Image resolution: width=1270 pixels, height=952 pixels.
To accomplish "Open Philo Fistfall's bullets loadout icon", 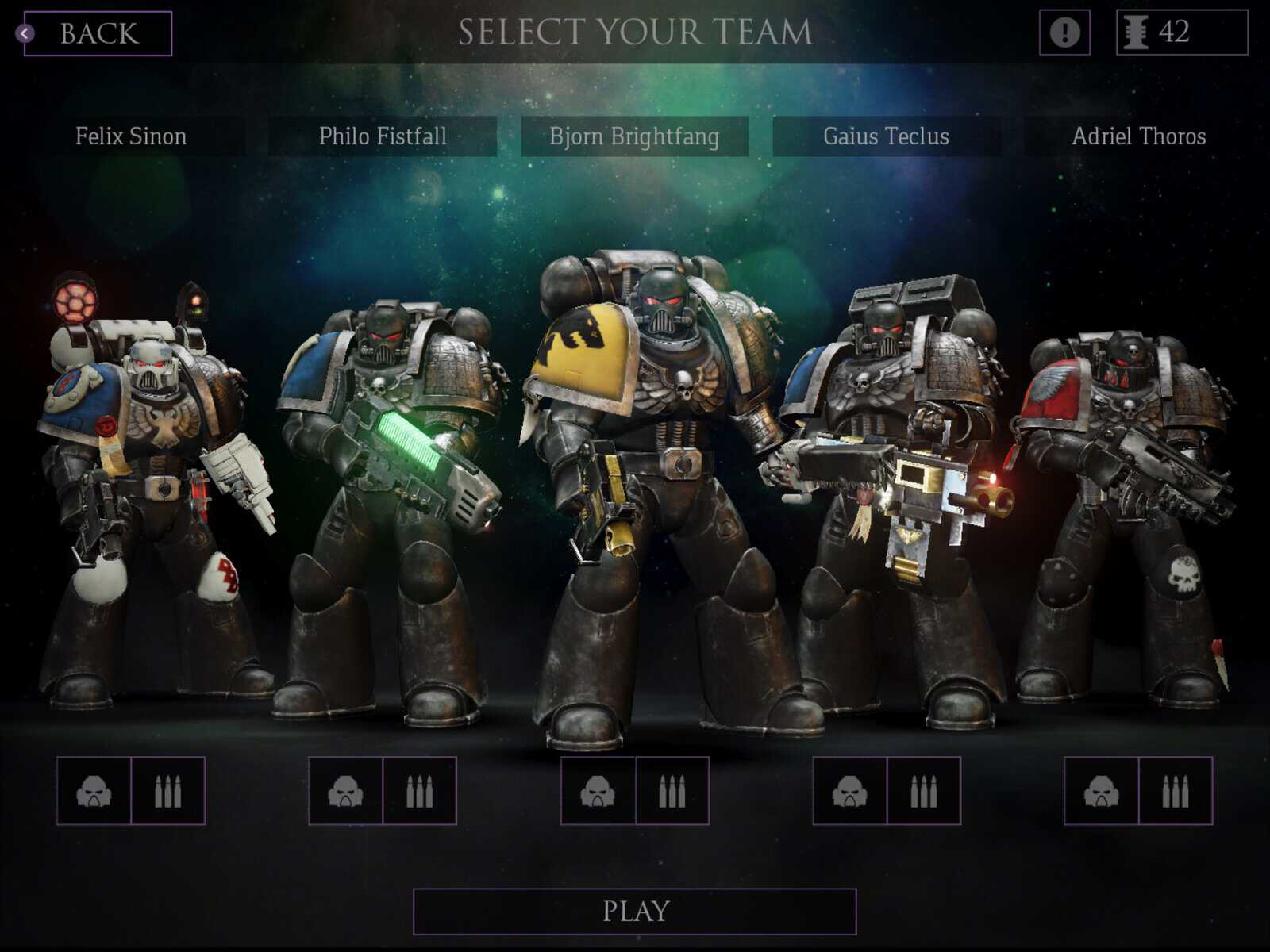I will coord(421,793).
